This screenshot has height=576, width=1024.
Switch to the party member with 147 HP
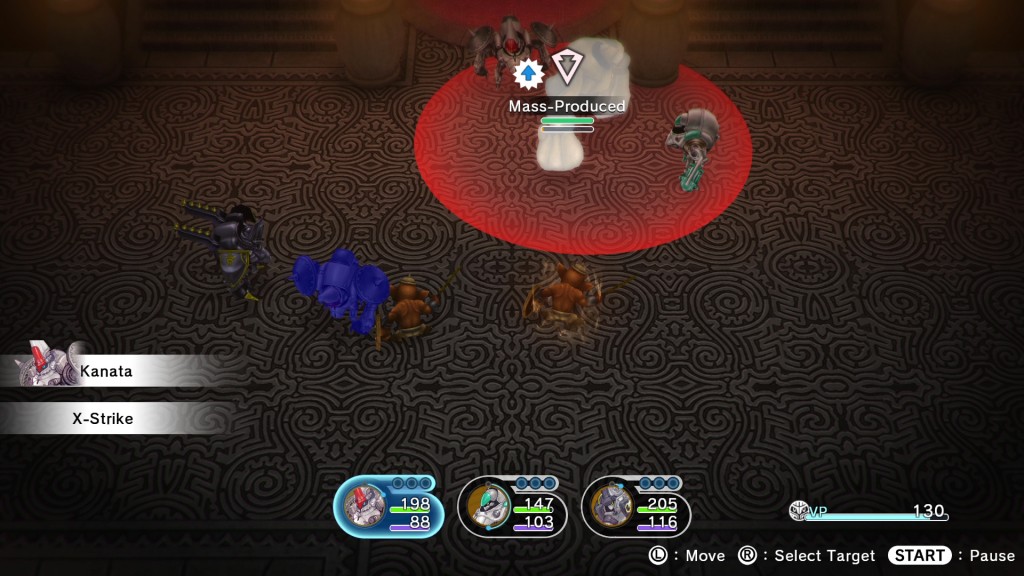click(511, 507)
